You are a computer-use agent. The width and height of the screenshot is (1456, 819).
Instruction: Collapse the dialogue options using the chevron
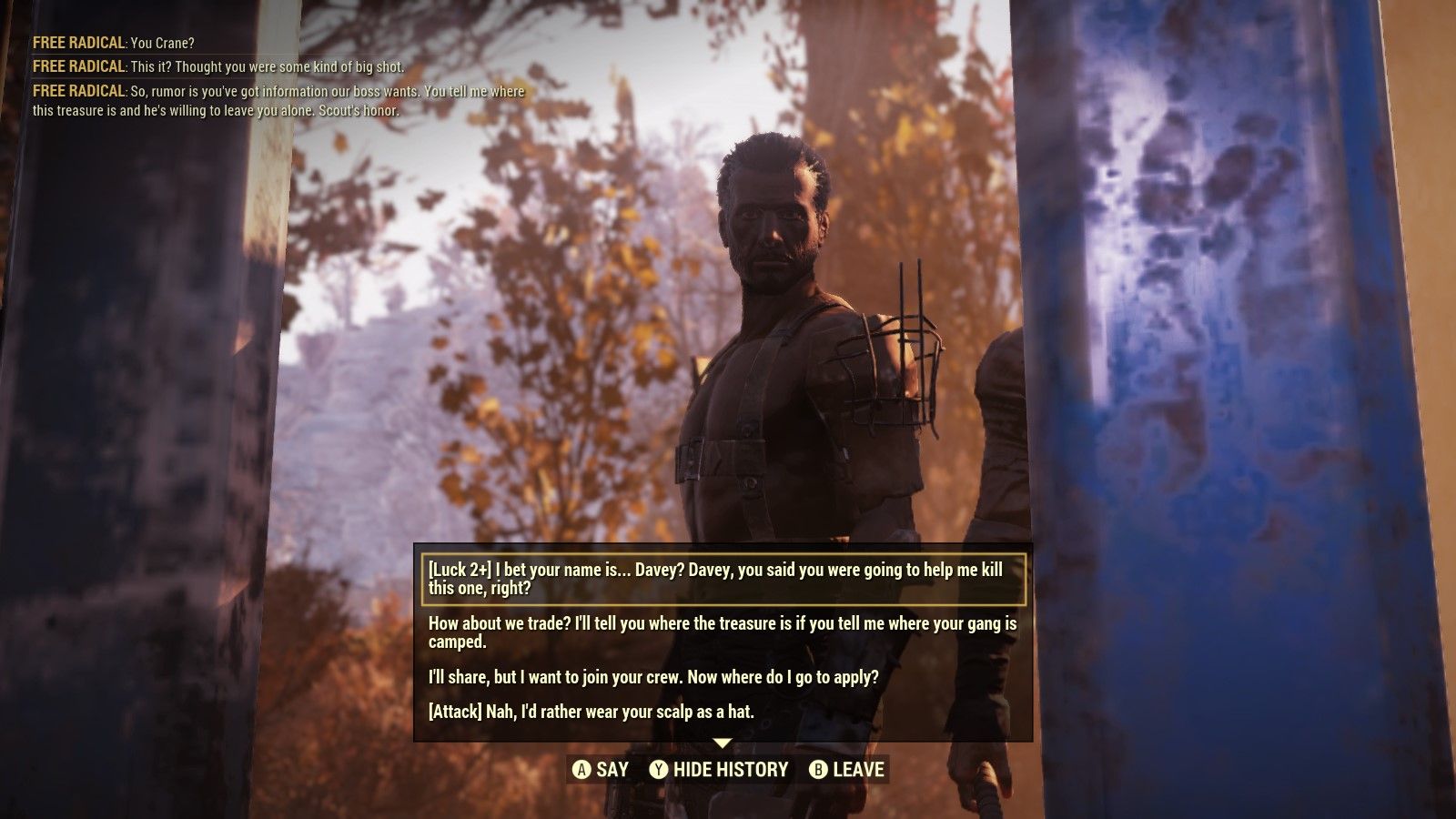[723, 744]
